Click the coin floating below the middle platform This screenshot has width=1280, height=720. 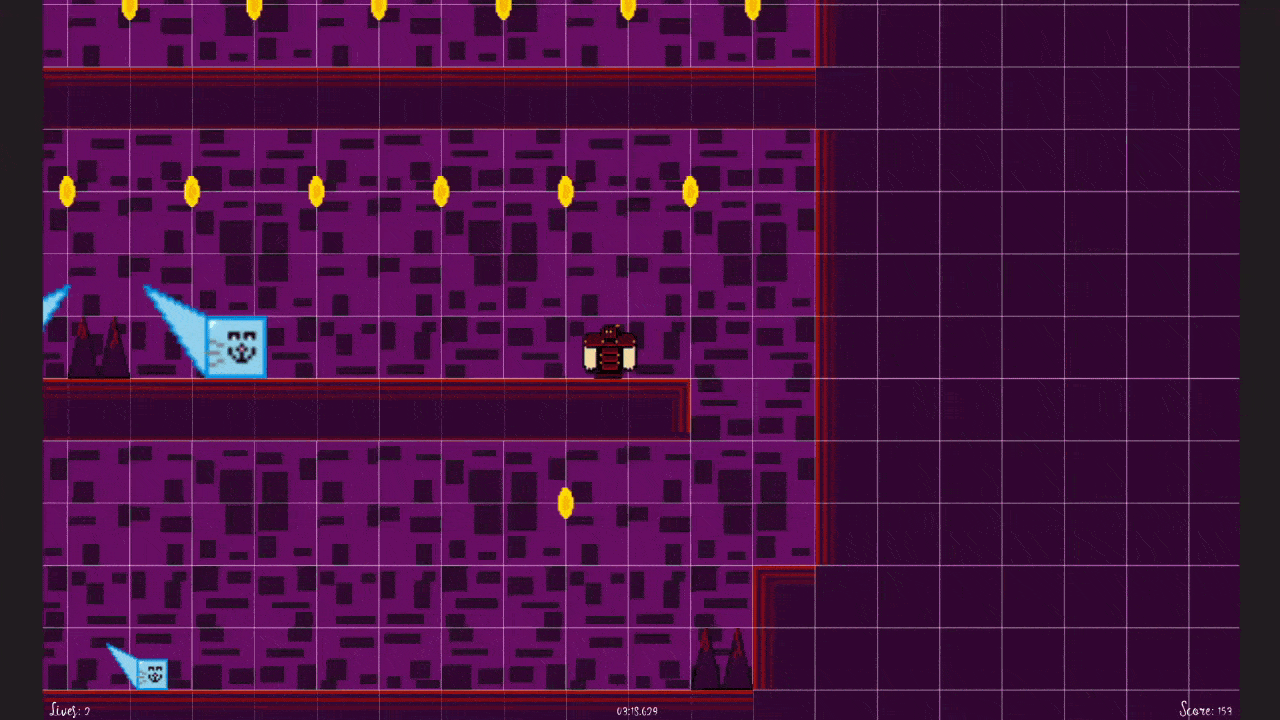point(566,505)
